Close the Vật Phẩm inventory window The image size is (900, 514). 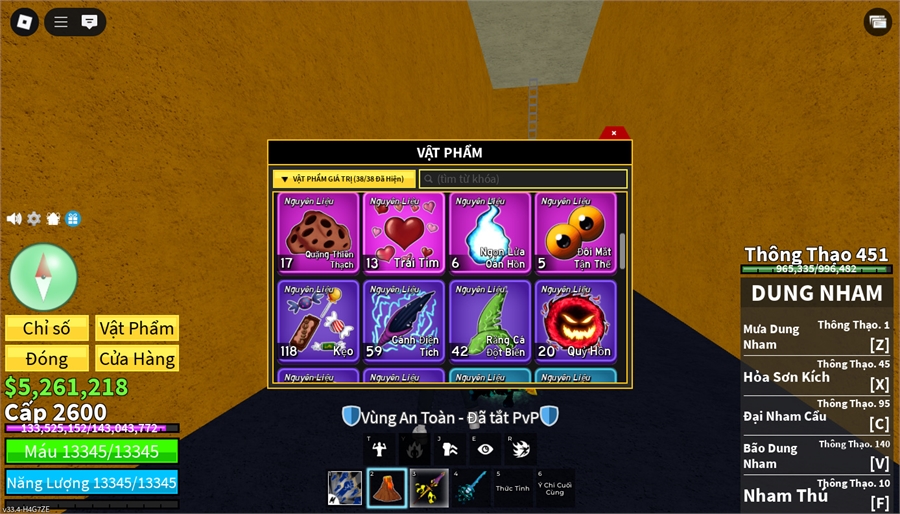pos(614,133)
